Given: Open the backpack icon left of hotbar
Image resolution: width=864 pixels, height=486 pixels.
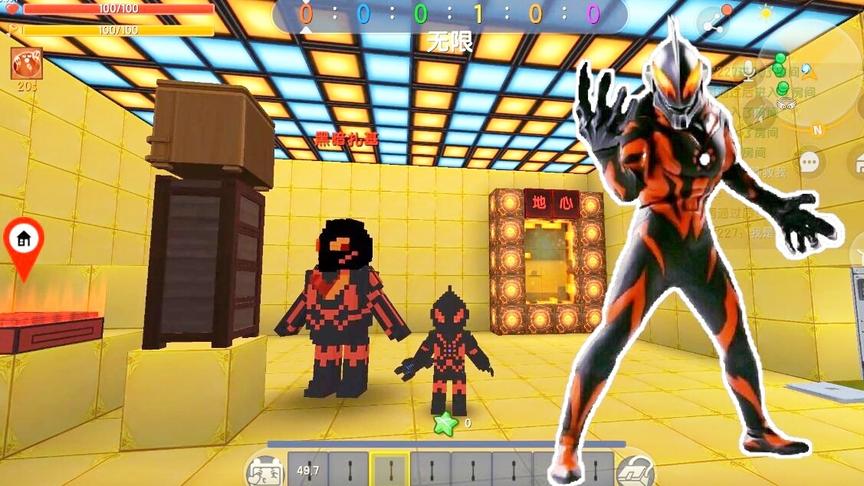Looking at the screenshot, I should 263,468.
